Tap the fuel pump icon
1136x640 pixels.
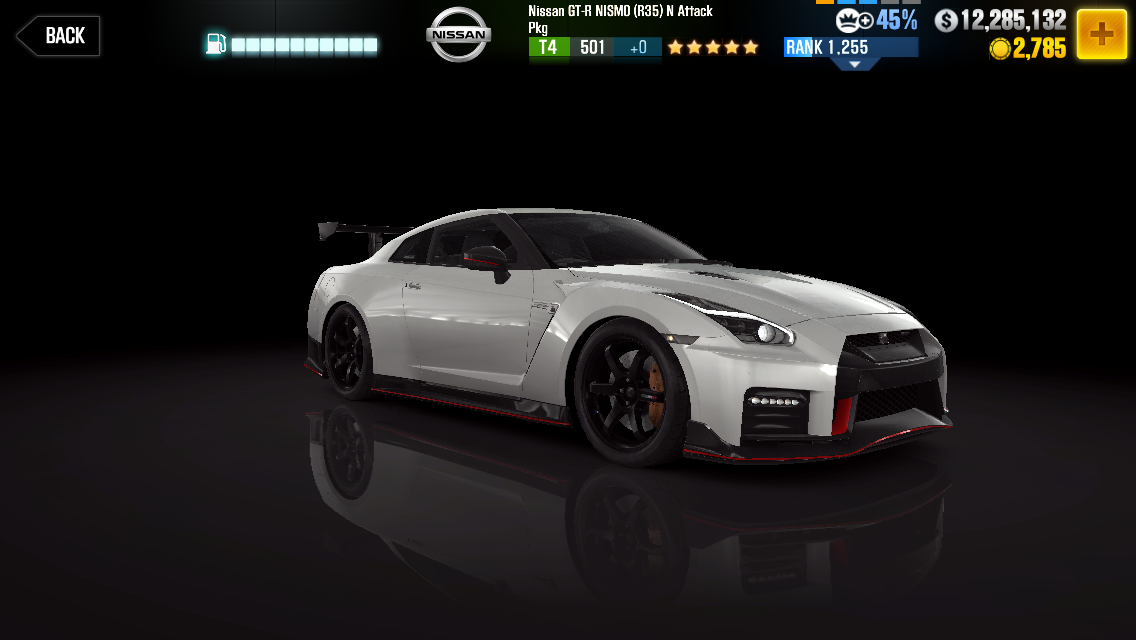pyautogui.click(x=215, y=44)
